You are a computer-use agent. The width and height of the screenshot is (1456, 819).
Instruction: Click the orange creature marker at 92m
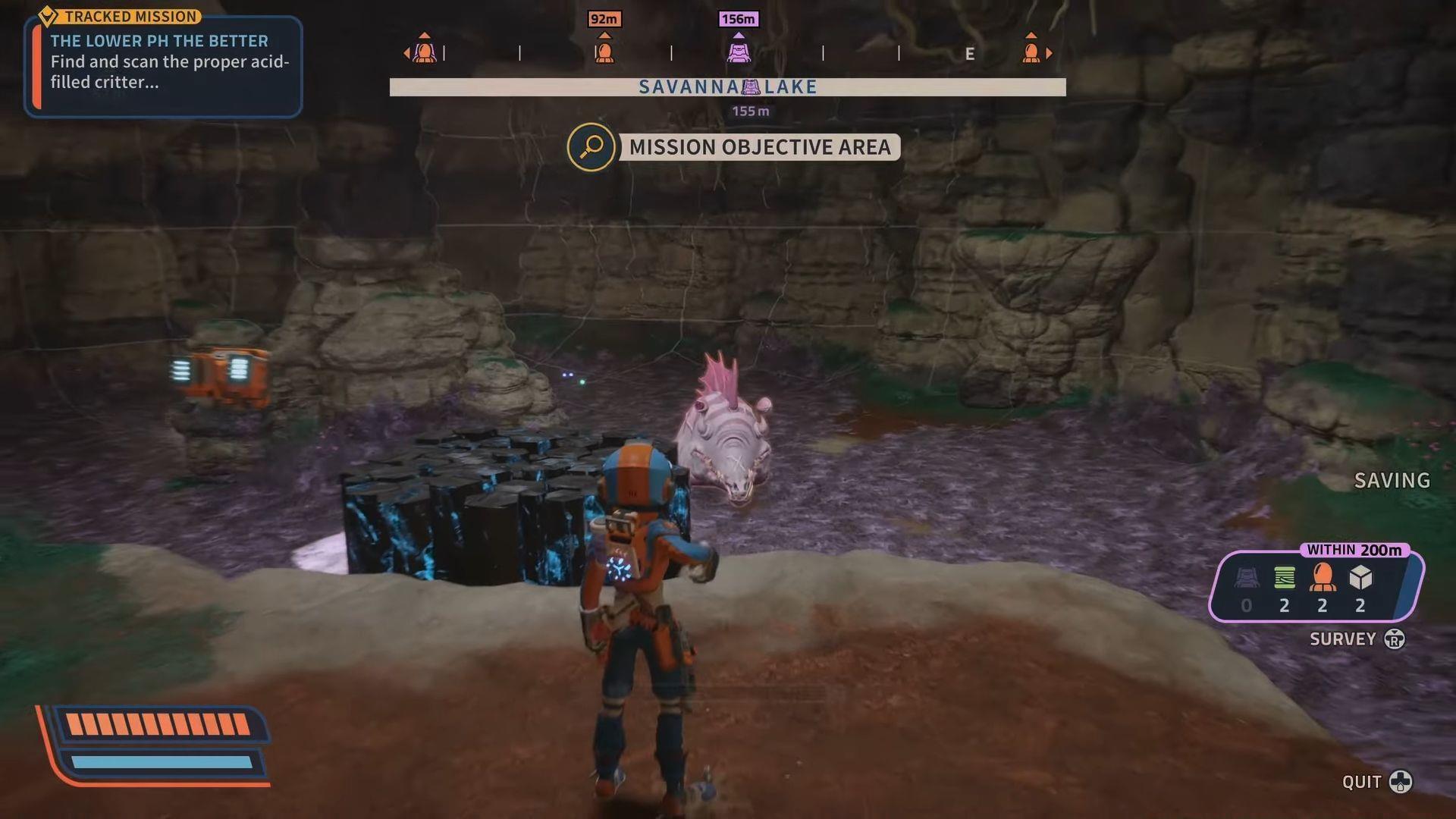[604, 52]
